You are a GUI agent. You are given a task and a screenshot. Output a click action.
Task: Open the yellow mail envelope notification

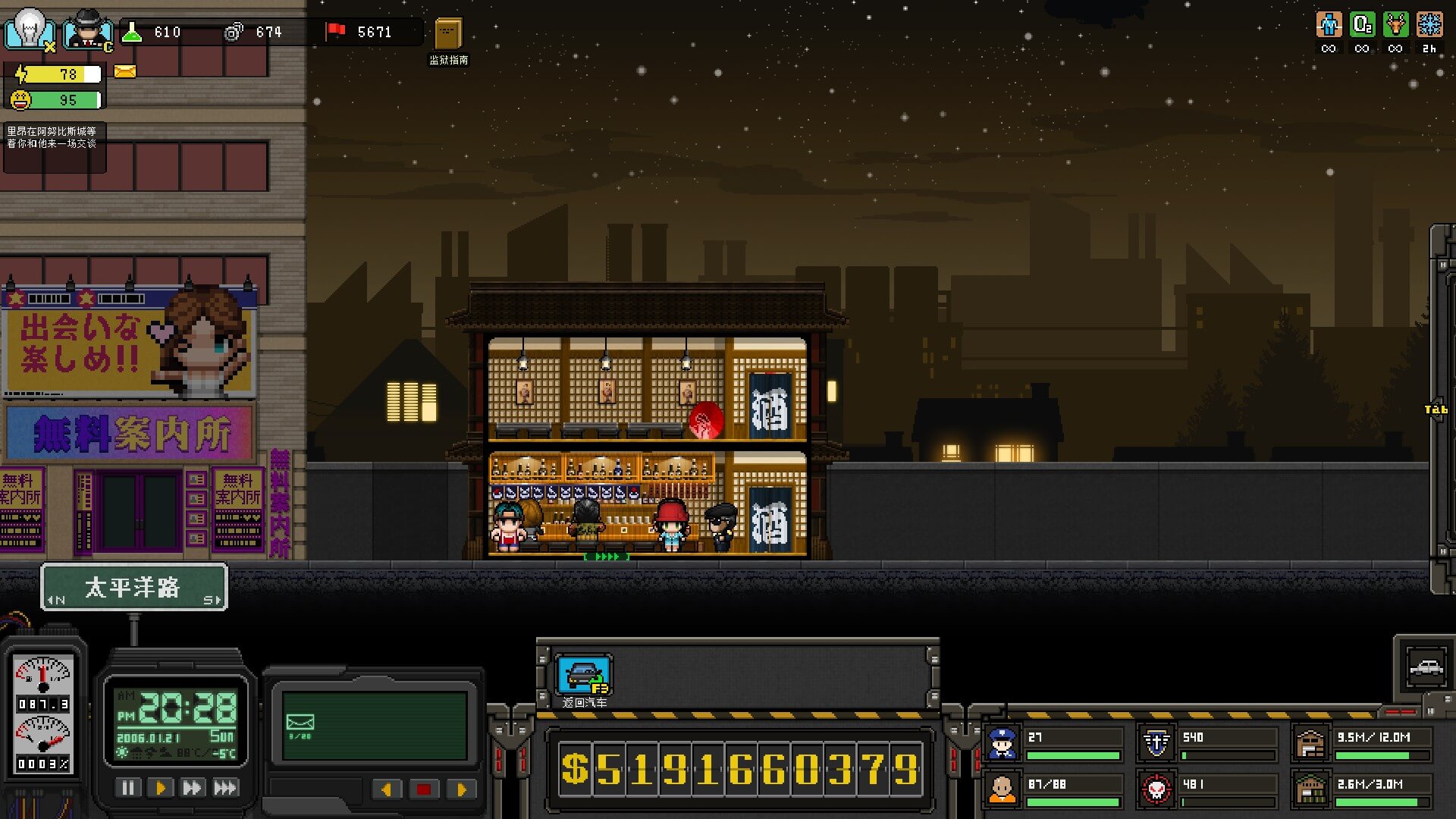pos(125,71)
